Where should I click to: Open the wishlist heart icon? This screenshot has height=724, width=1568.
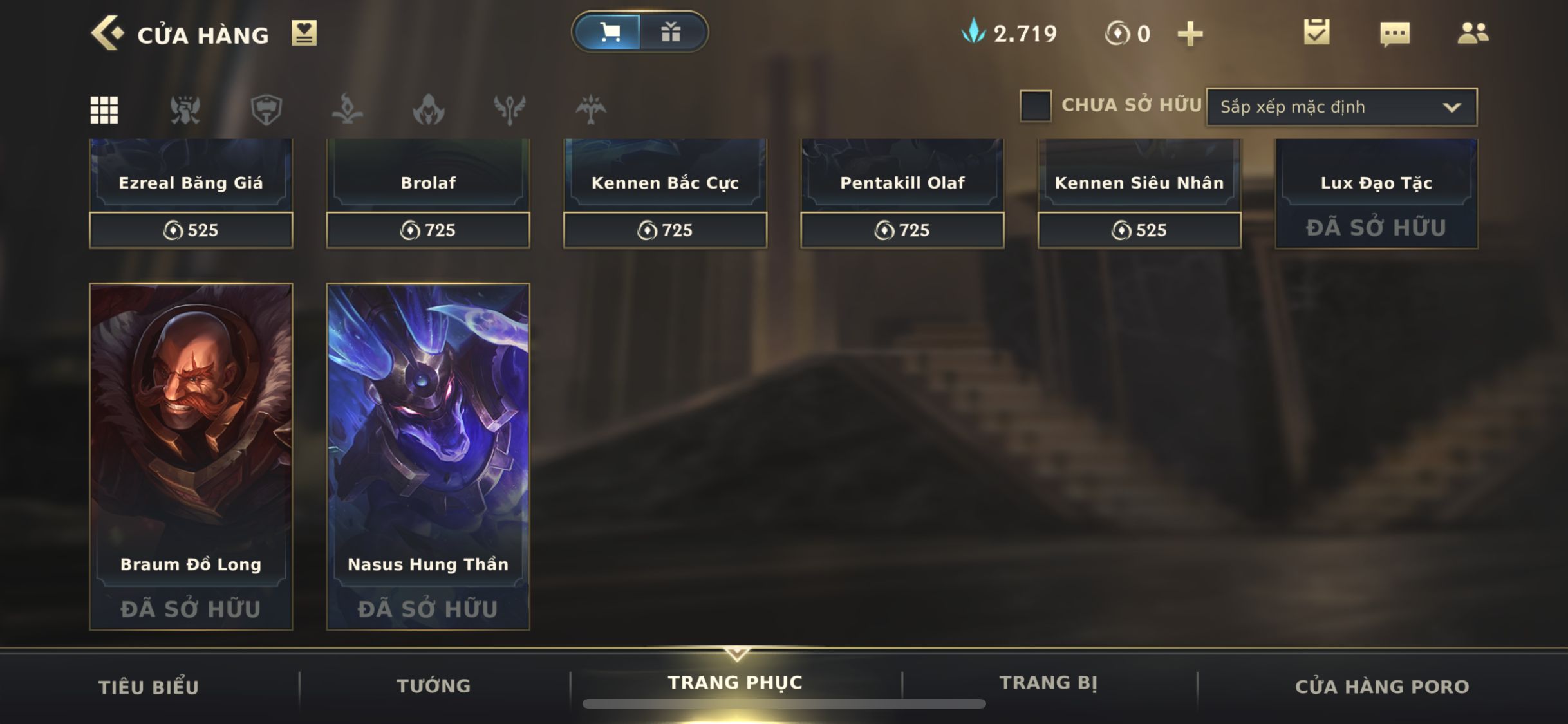pyautogui.click(x=303, y=33)
